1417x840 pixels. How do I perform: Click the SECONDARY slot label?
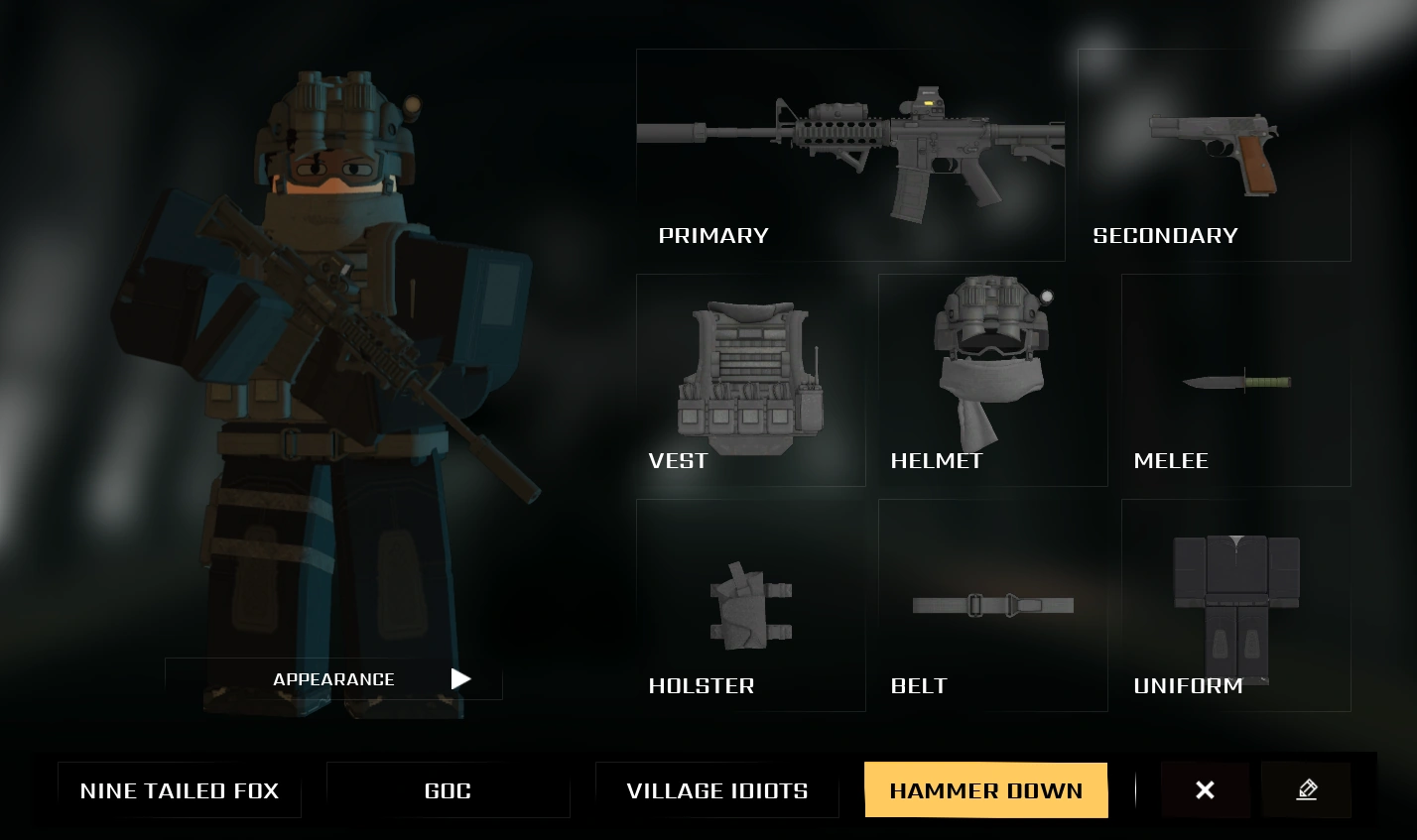tap(1165, 236)
